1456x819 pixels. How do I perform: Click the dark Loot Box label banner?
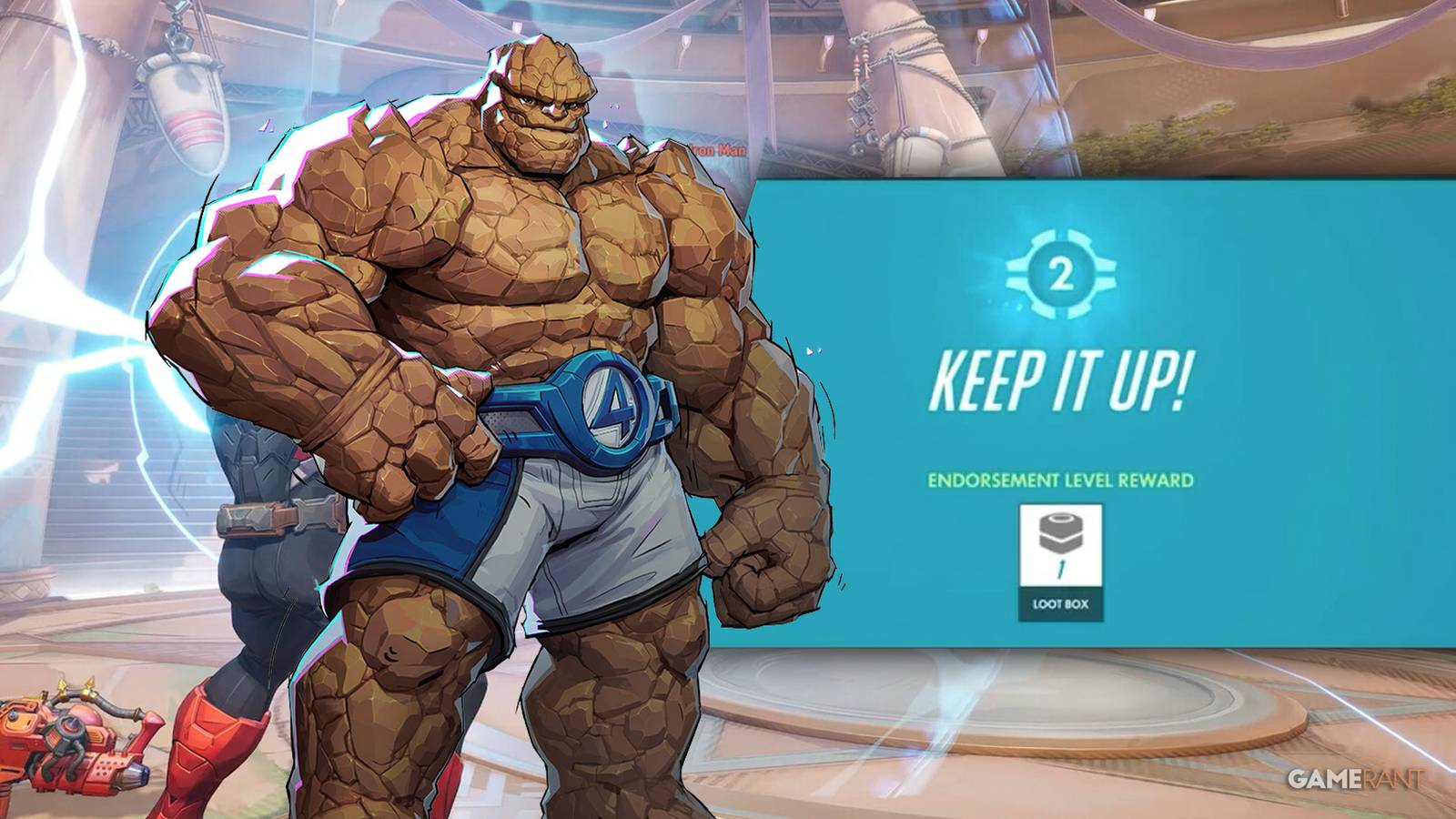pos(1060,602)
